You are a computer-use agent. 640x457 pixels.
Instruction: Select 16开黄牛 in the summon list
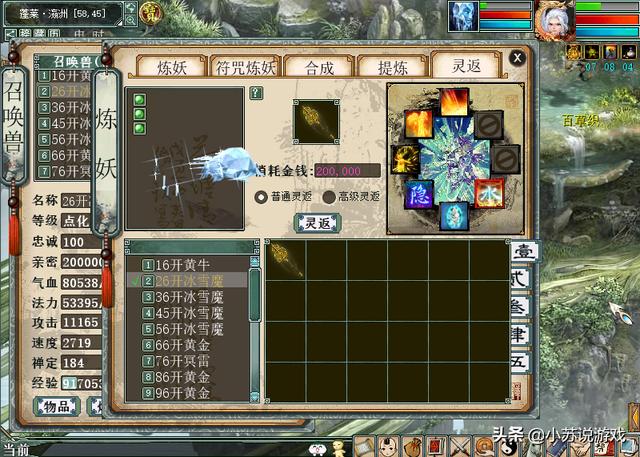pos(189,264)
